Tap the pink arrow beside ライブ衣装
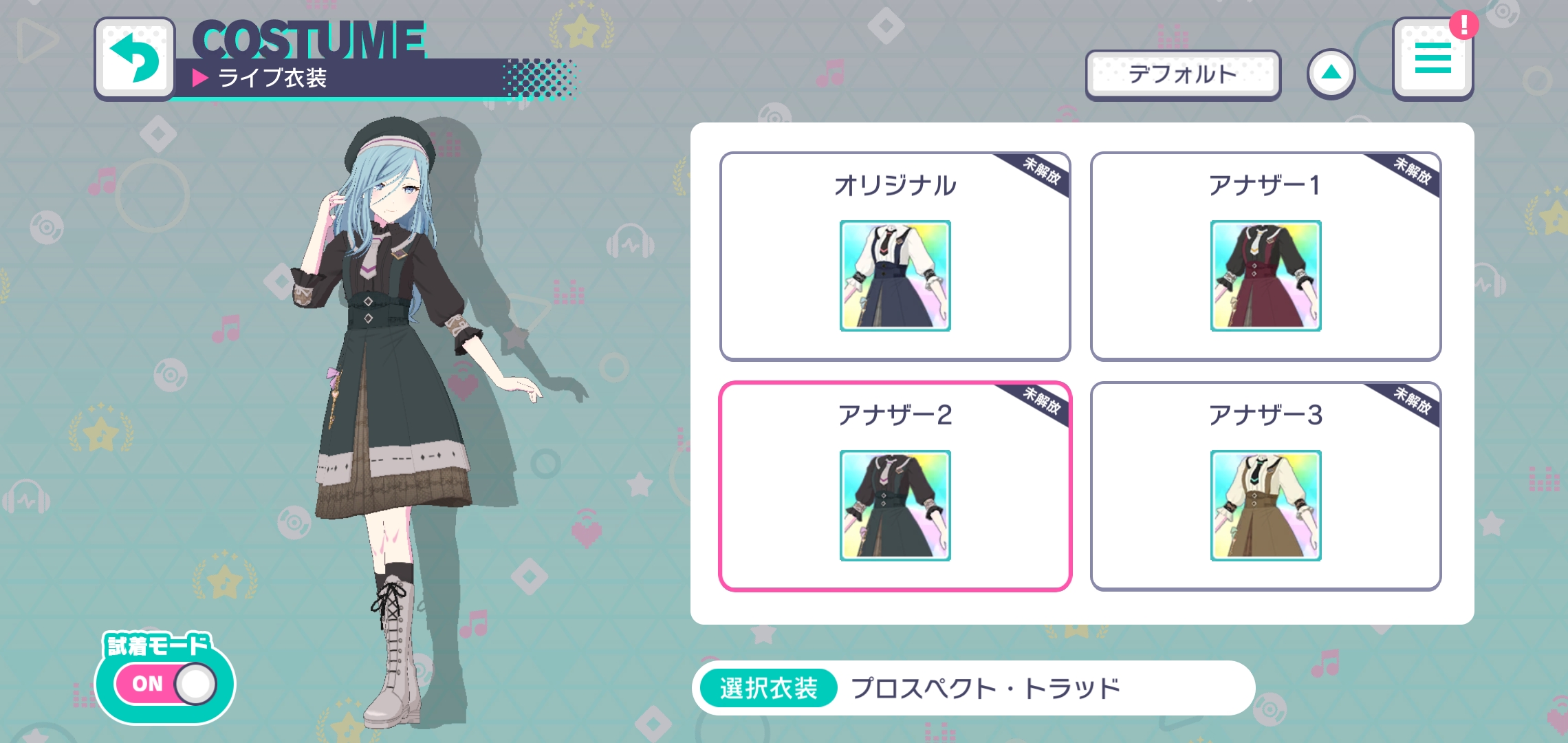Screen dimensions: 1568x743 tap(199, 78)
